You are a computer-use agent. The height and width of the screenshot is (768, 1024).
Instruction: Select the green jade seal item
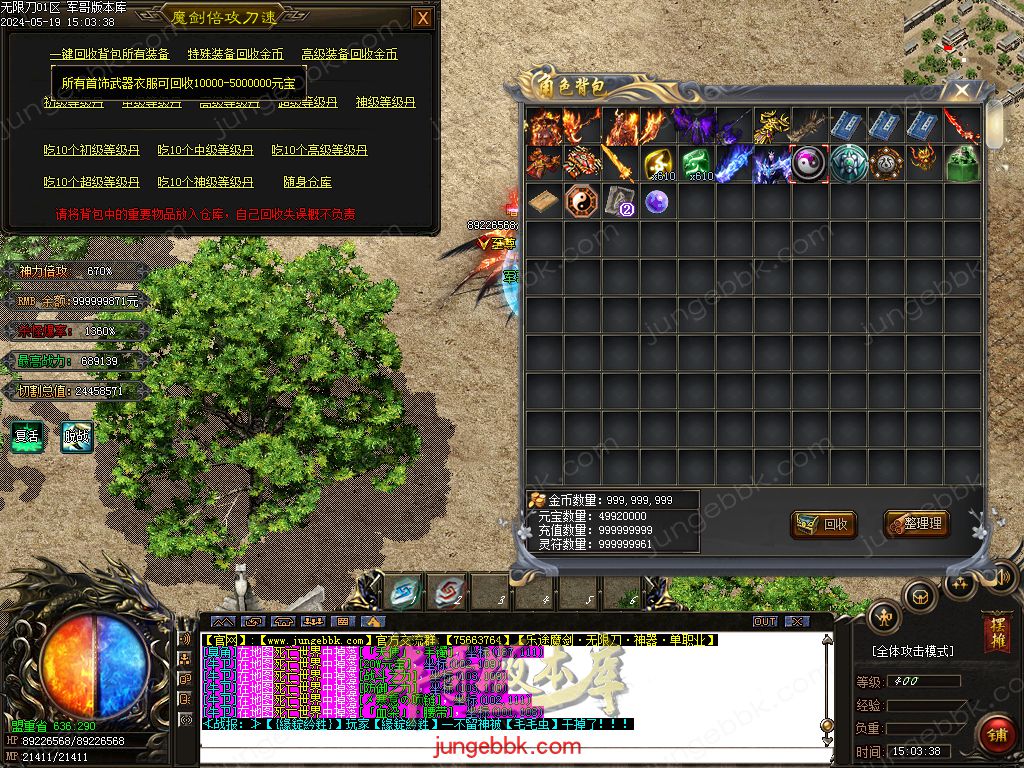tap(962, 163)
